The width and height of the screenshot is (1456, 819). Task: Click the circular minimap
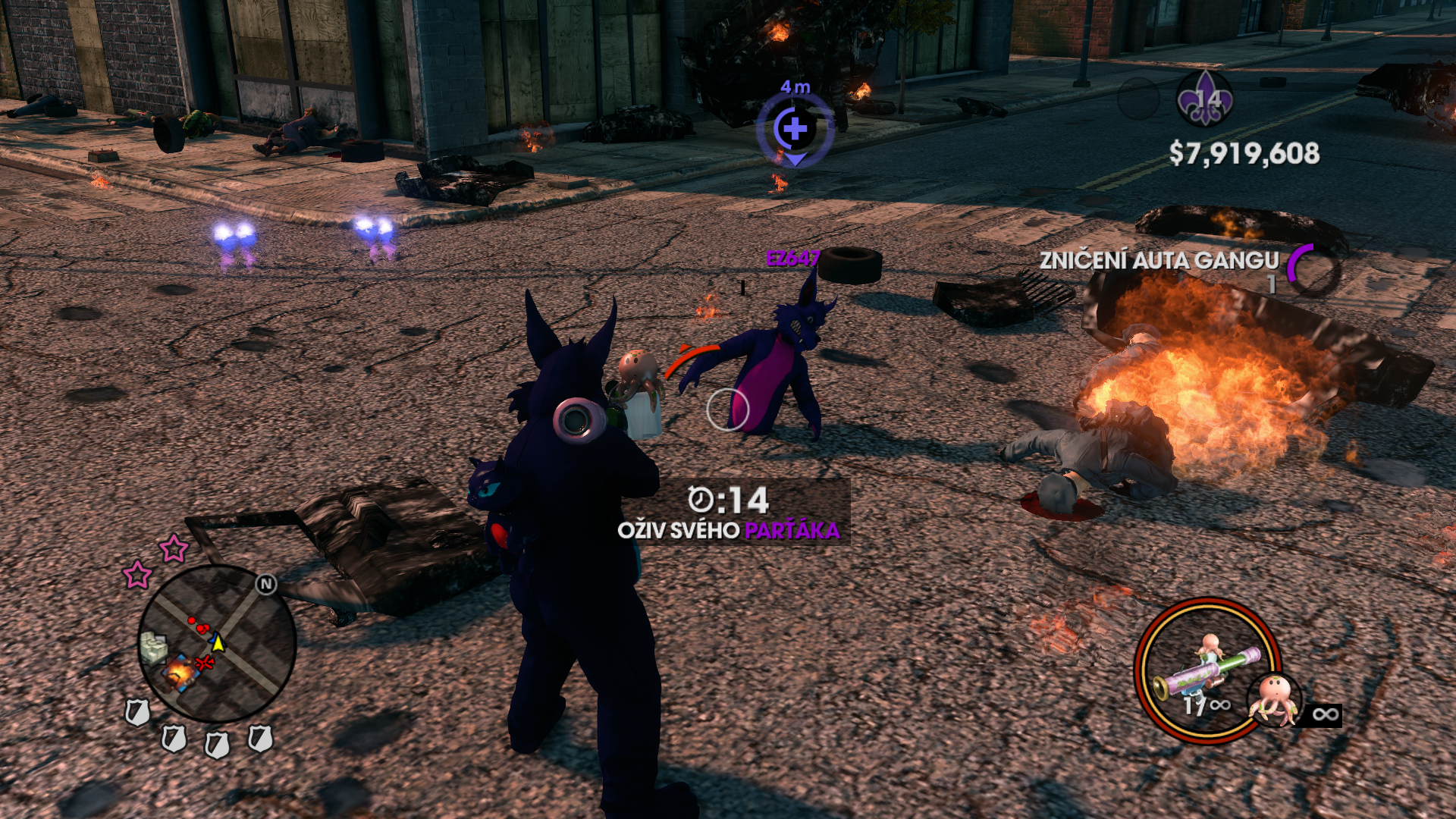tap(217, 644)
